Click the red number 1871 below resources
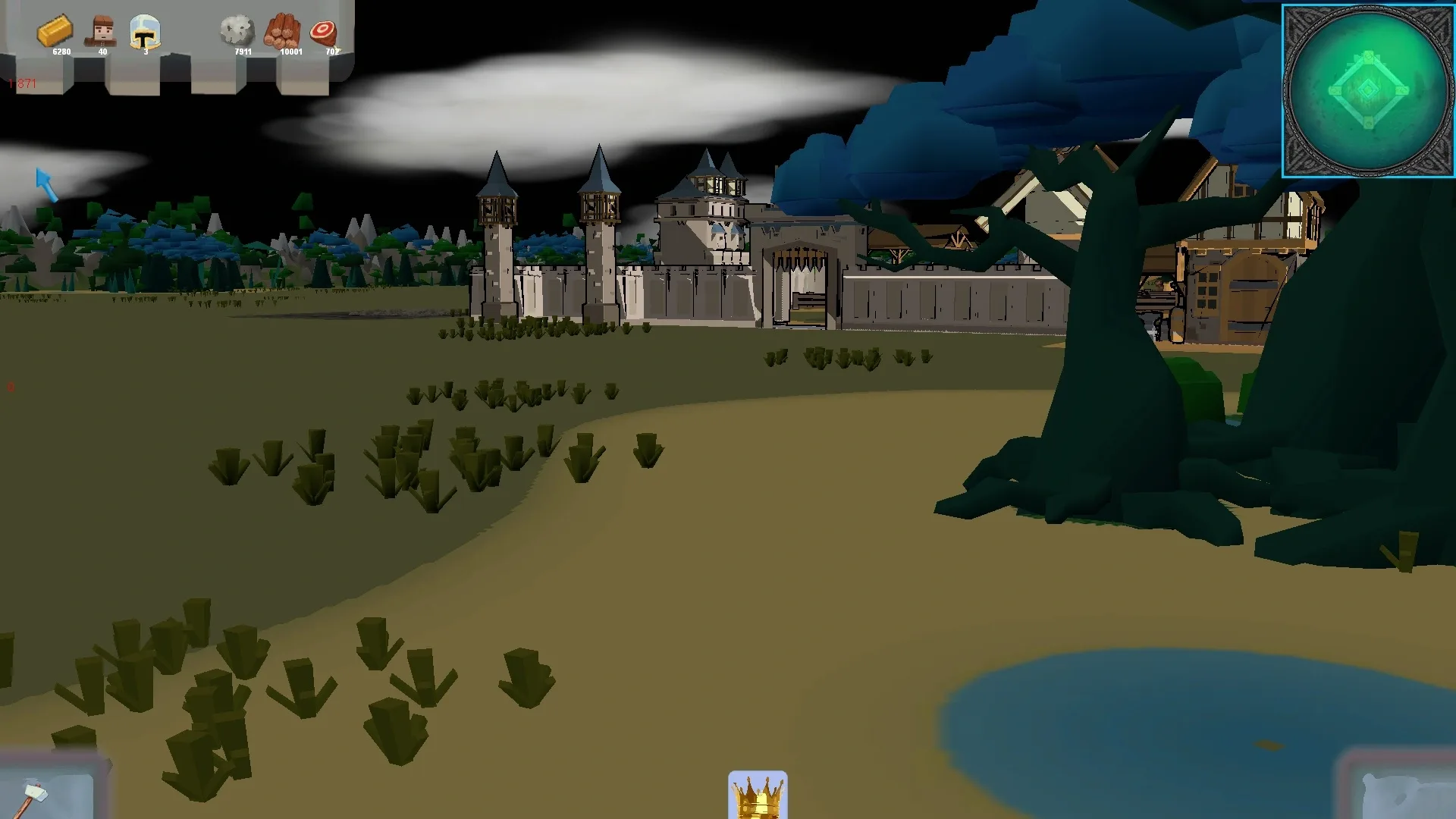The image size is (1456, 819). 20,84
